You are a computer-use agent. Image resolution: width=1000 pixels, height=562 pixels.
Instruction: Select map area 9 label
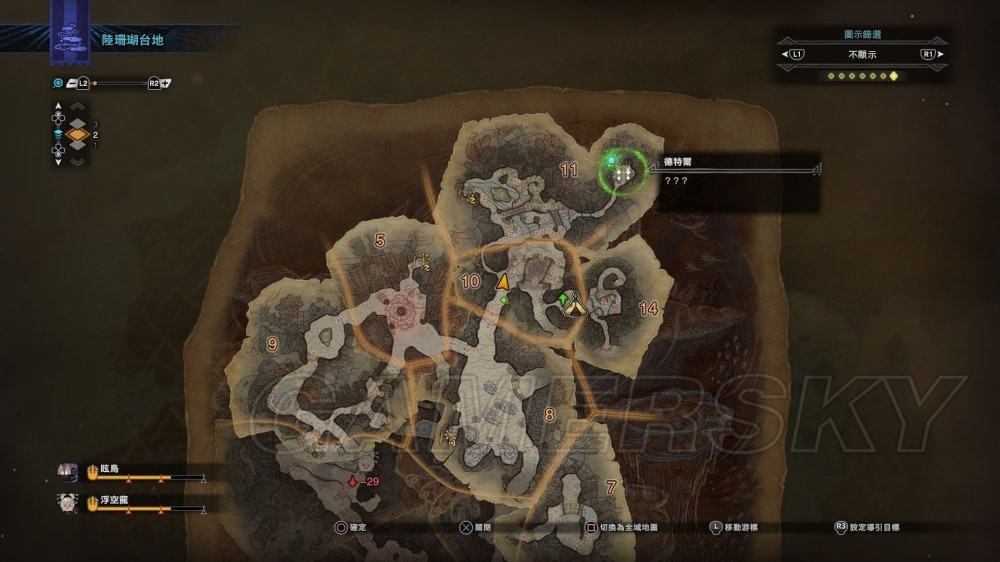pos(272,344)
